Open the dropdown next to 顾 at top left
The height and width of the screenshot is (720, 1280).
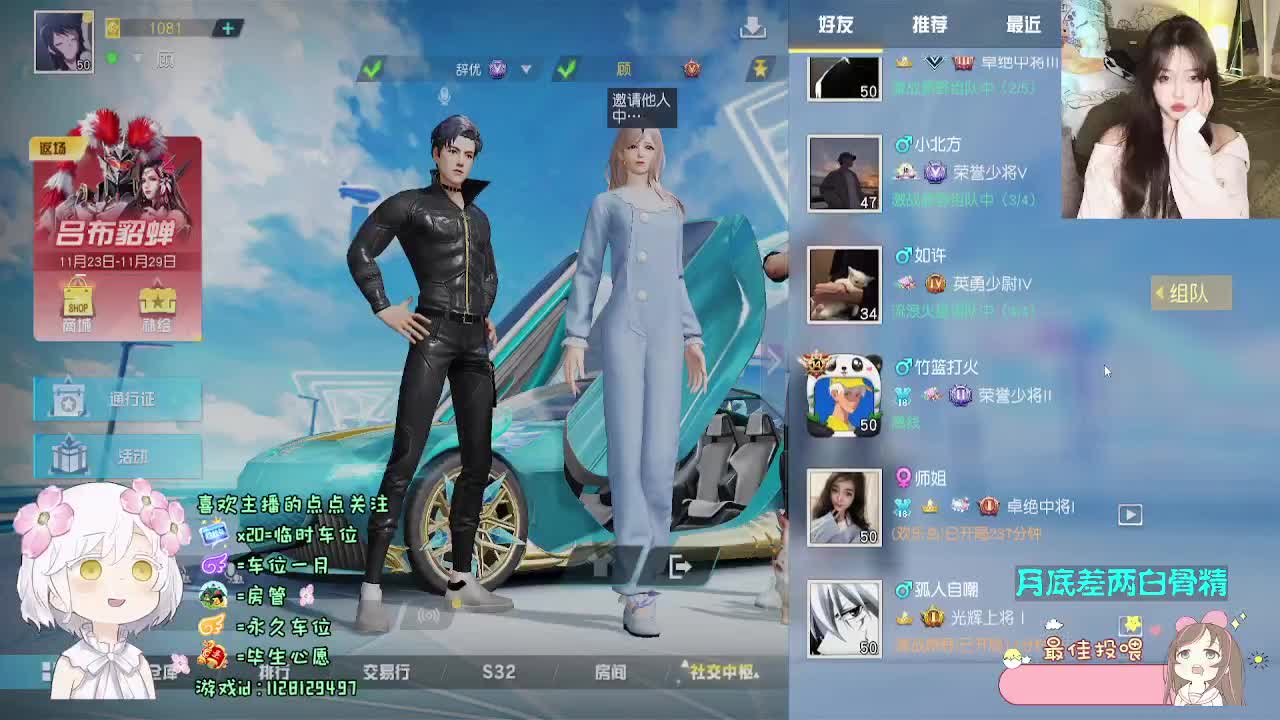pyautogui.click(x=136, y=58)
